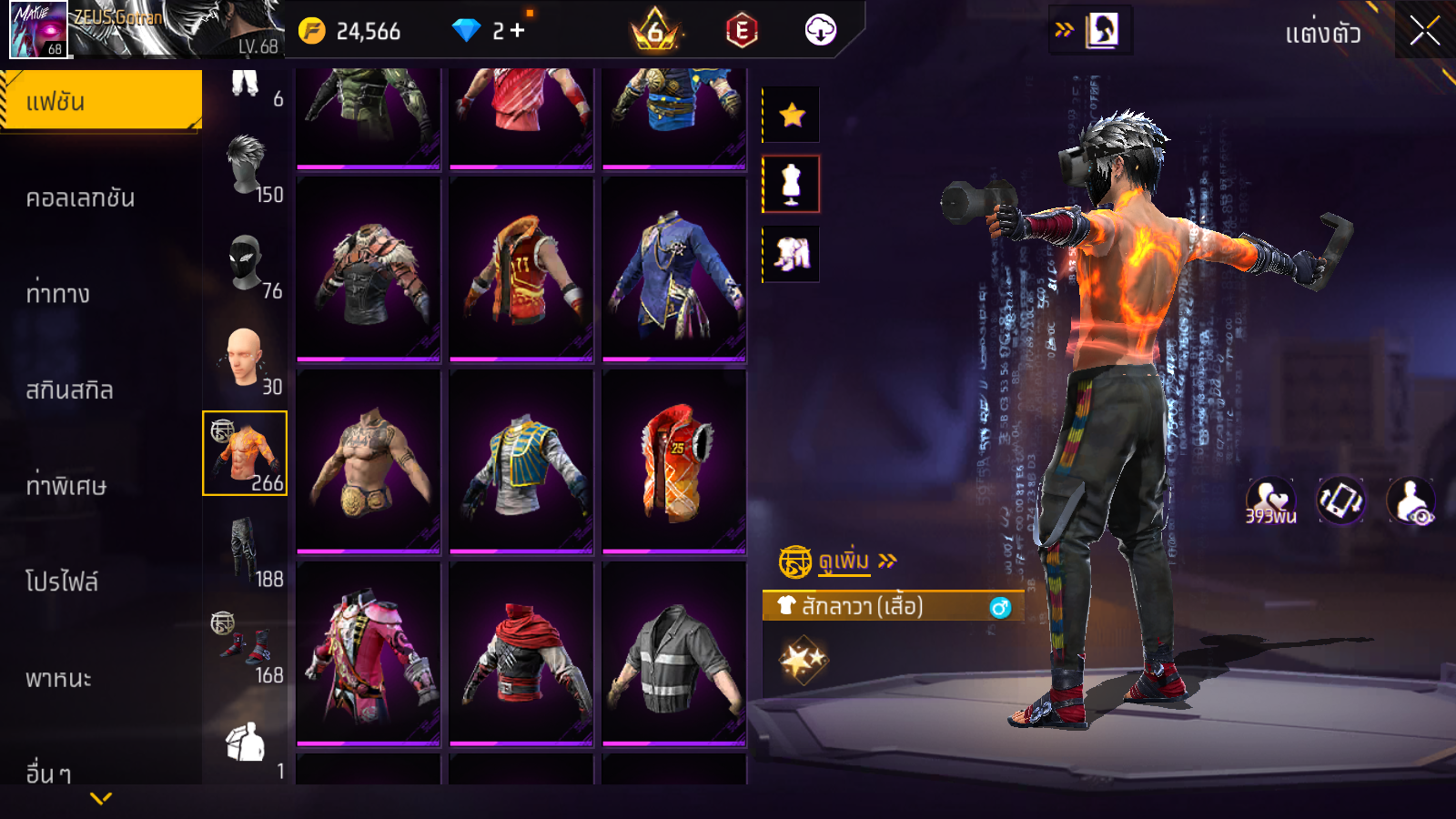Go to the สกินสกิล tab
This screenshot has width=1456, height=819.
coord(70,389)
